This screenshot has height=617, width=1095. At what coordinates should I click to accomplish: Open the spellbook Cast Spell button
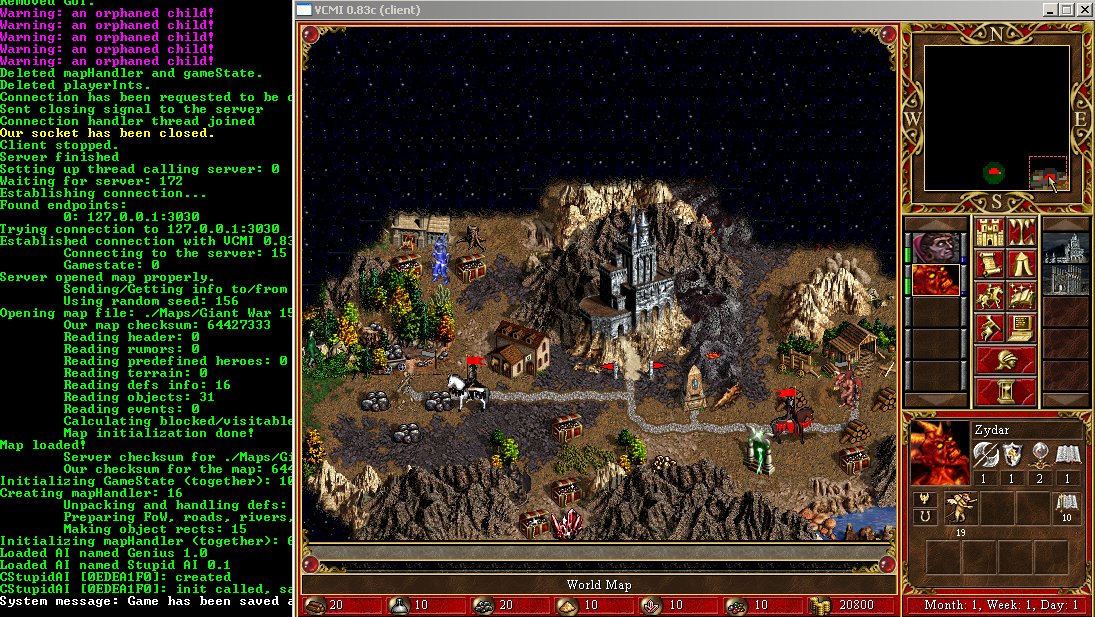click(x=1021, y=297)
